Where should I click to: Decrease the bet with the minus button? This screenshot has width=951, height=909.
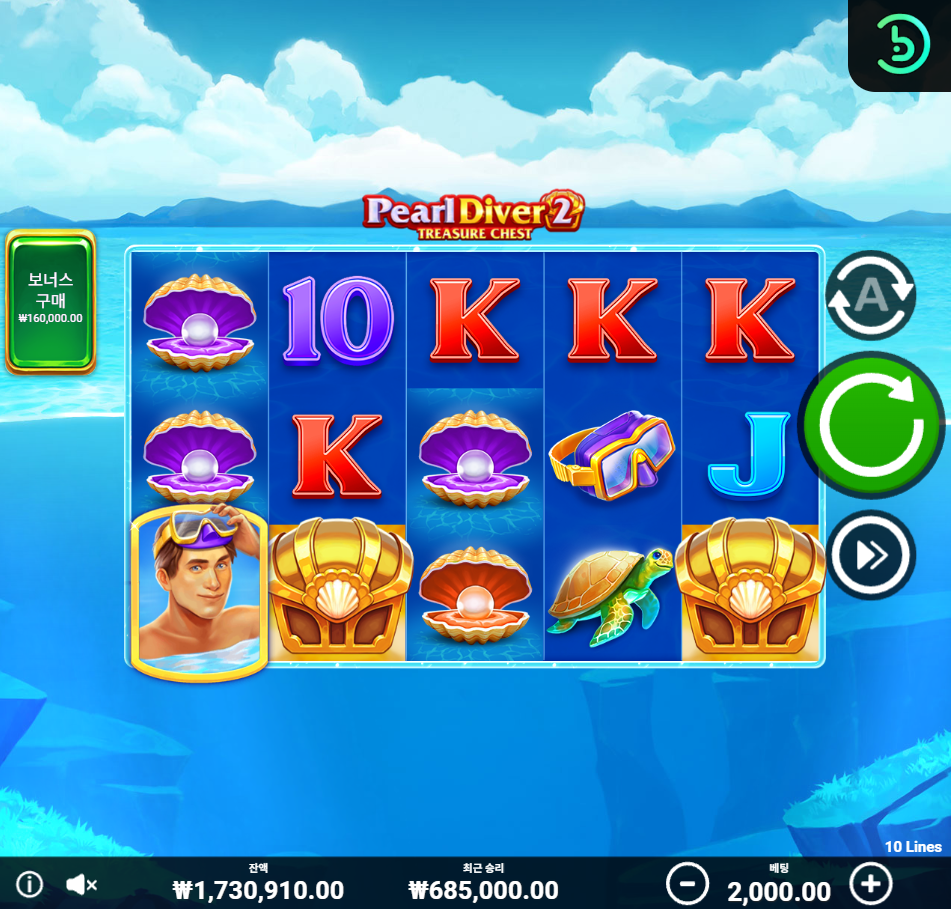point(687,884)
